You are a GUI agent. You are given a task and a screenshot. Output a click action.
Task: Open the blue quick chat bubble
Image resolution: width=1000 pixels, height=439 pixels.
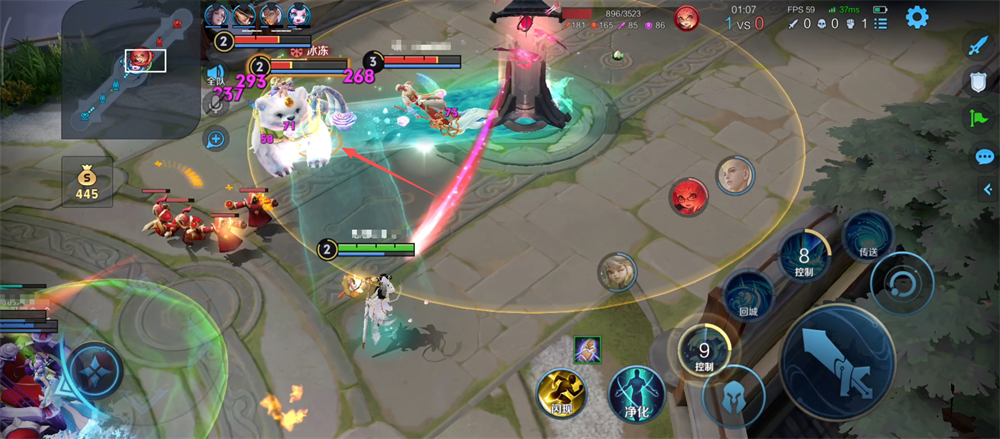click(984, 156)
